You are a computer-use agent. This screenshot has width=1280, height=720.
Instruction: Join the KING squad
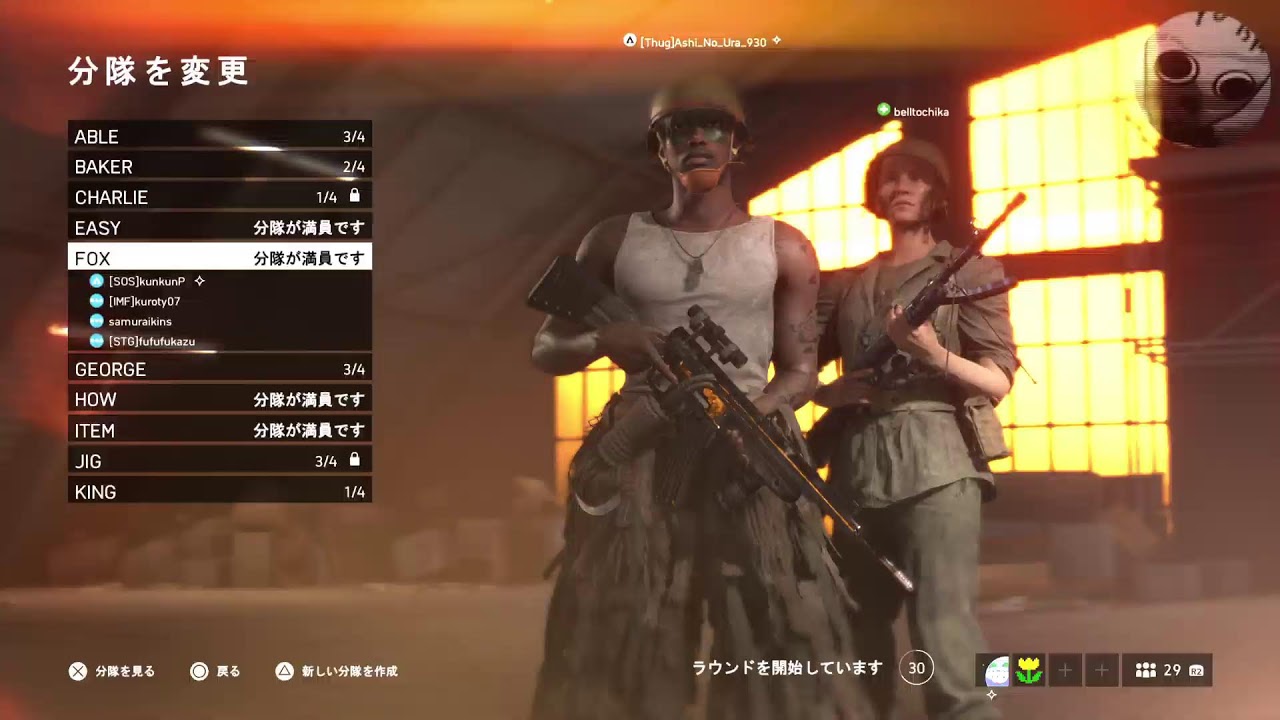[219, 491]
